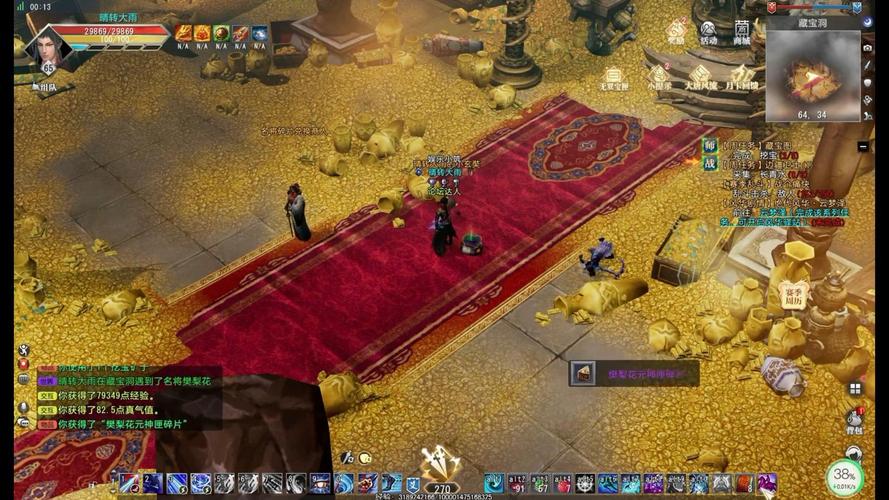This screenshot has height=500, width=889.
Task: Open the 商城 shop
Action: [x=741, y=31]
